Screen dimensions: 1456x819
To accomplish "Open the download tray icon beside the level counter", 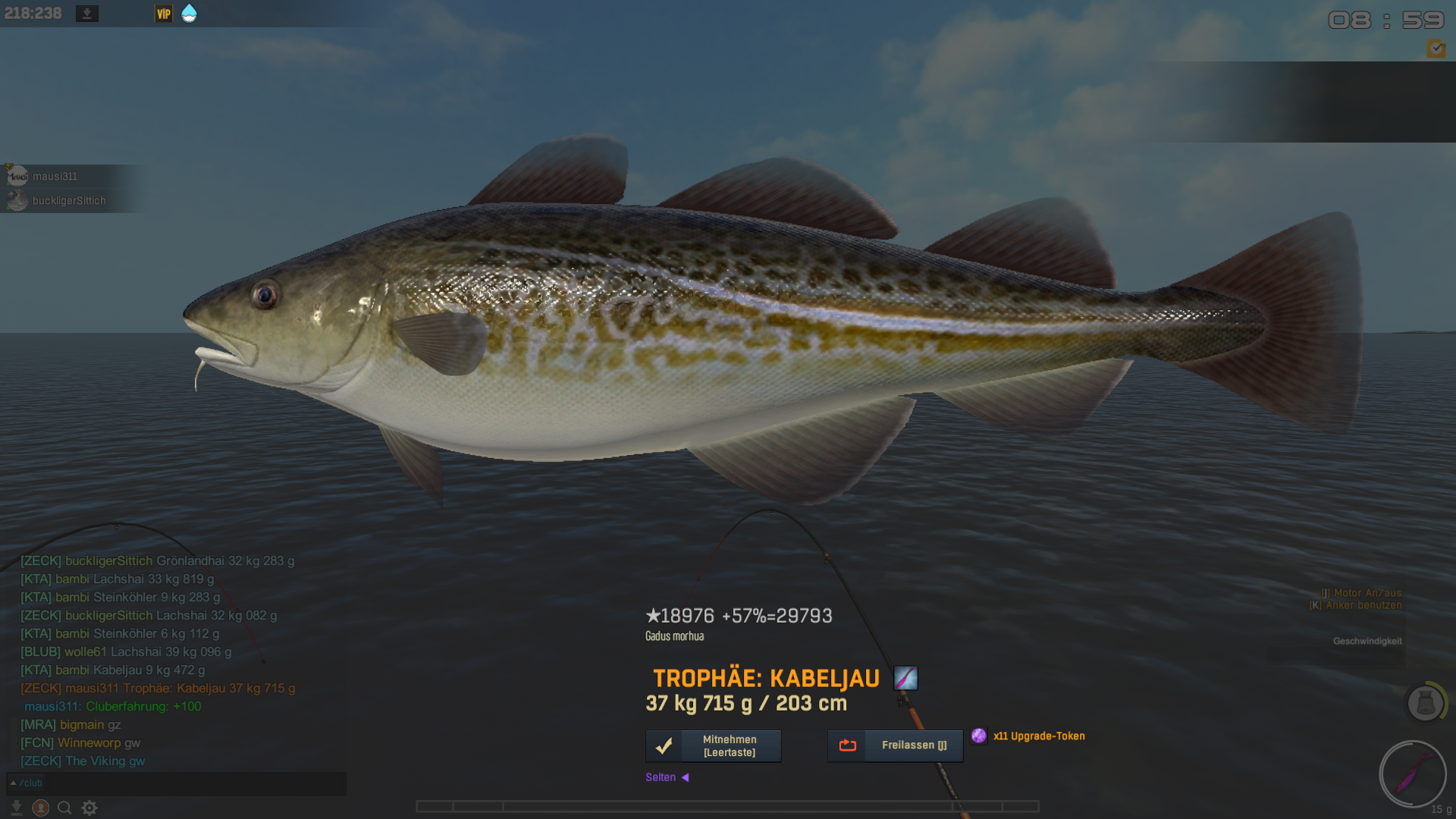I will [87, 14].
